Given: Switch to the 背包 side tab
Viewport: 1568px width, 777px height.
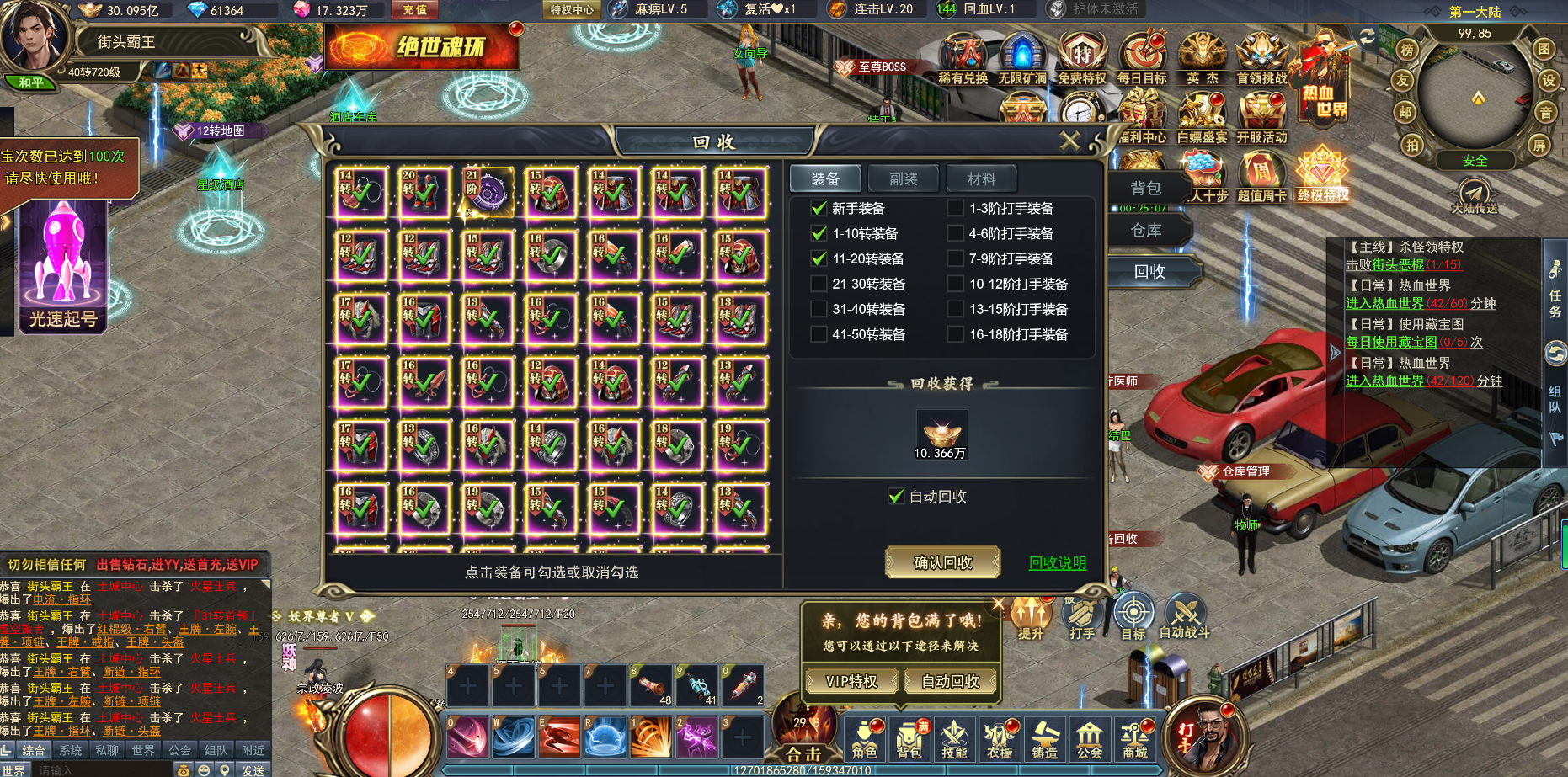Looking at the screenshot, I should click(1146, 188).
